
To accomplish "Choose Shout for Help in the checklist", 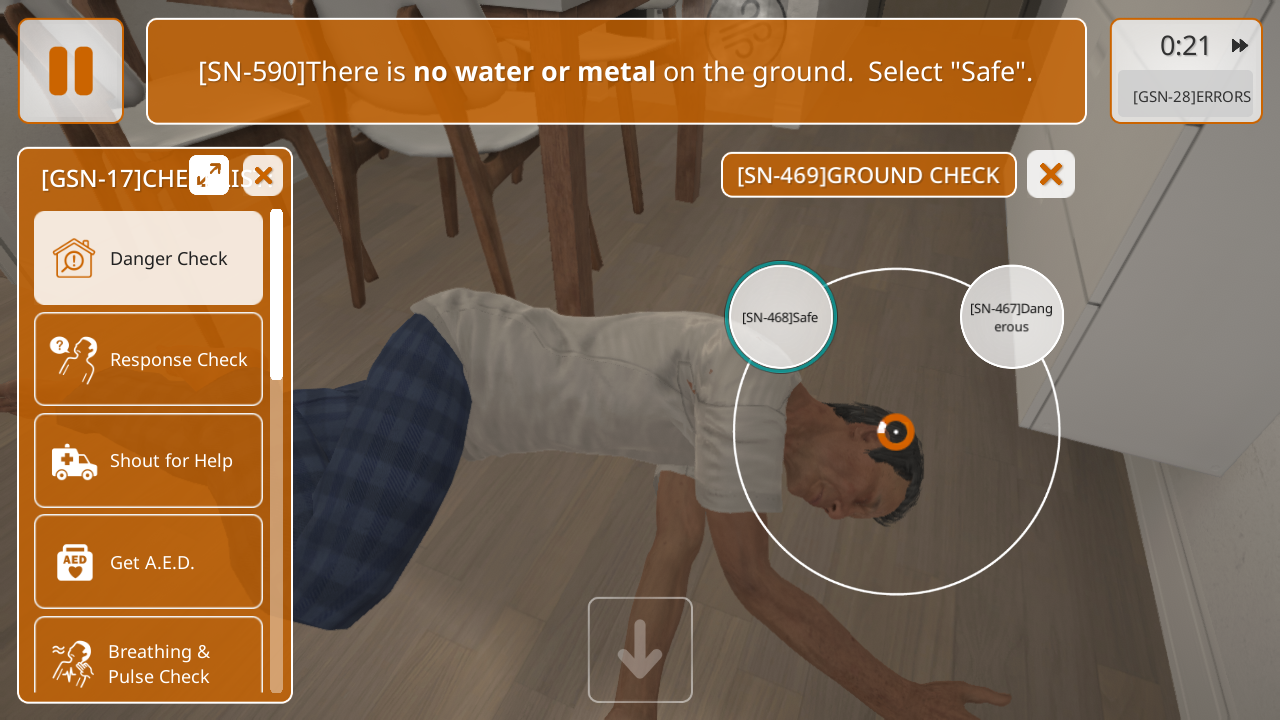I will 149,460.
